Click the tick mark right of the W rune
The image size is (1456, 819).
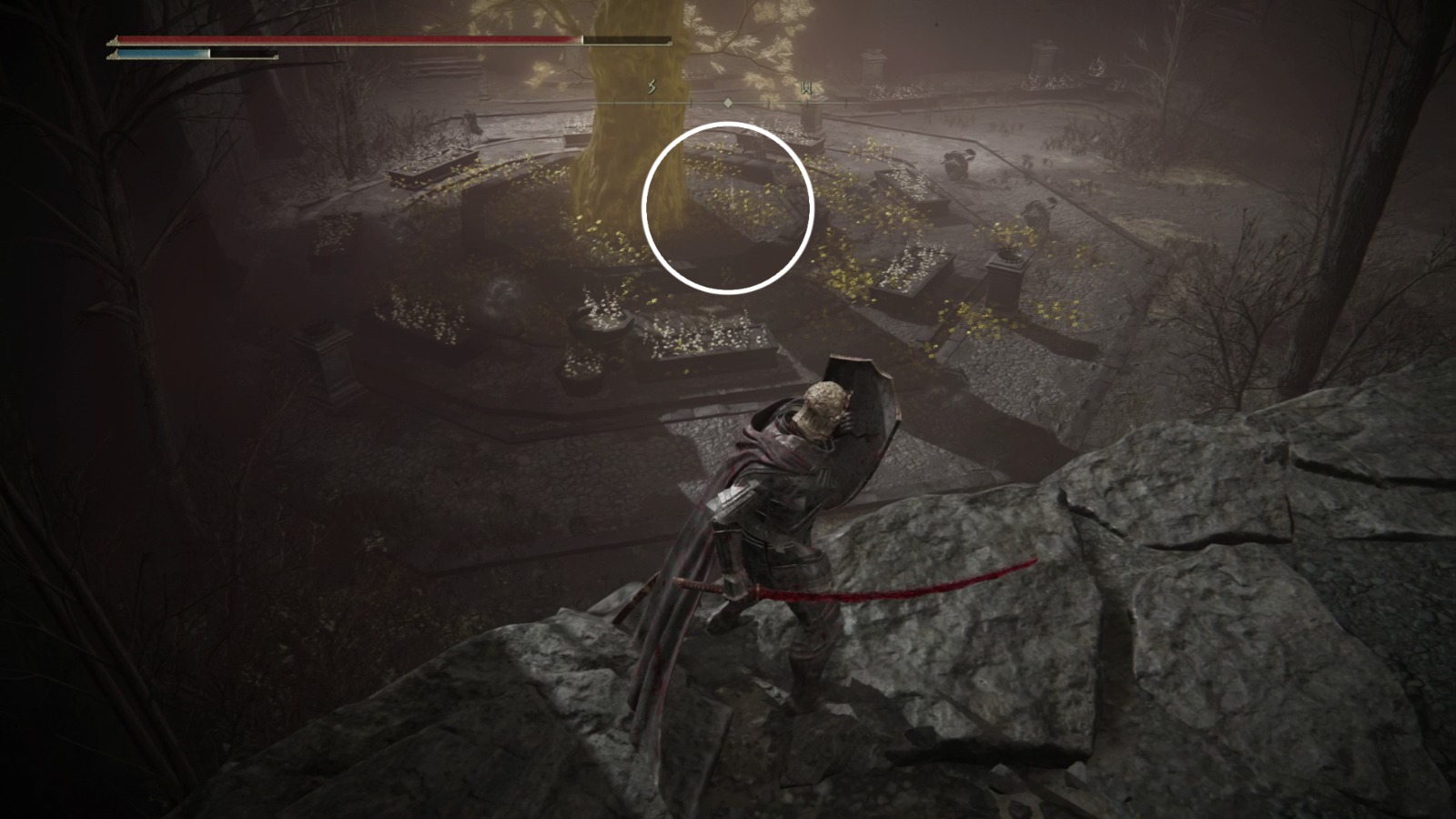click(x=844, y=102)
